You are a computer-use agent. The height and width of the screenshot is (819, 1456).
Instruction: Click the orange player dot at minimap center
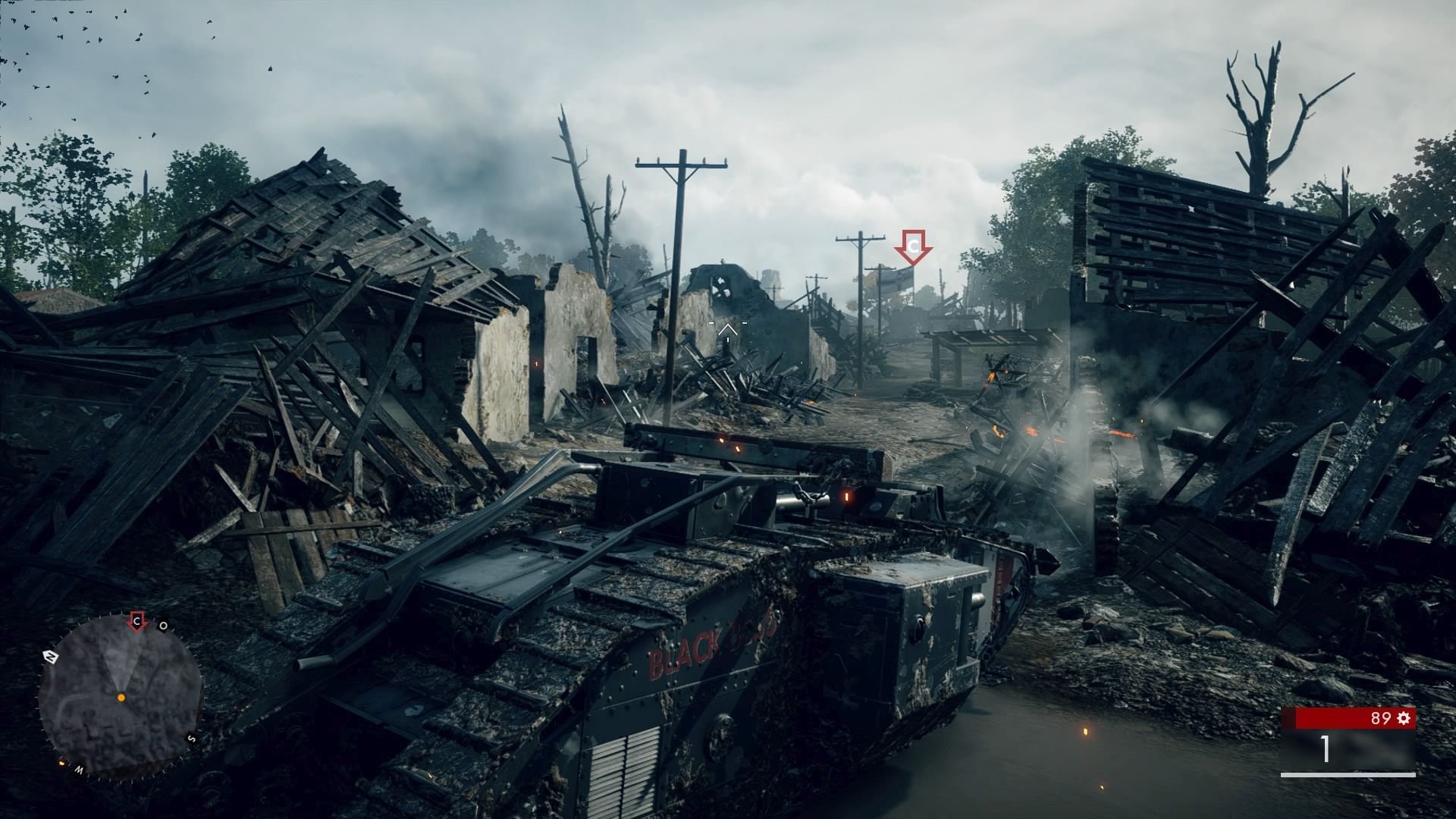point(121,698)
